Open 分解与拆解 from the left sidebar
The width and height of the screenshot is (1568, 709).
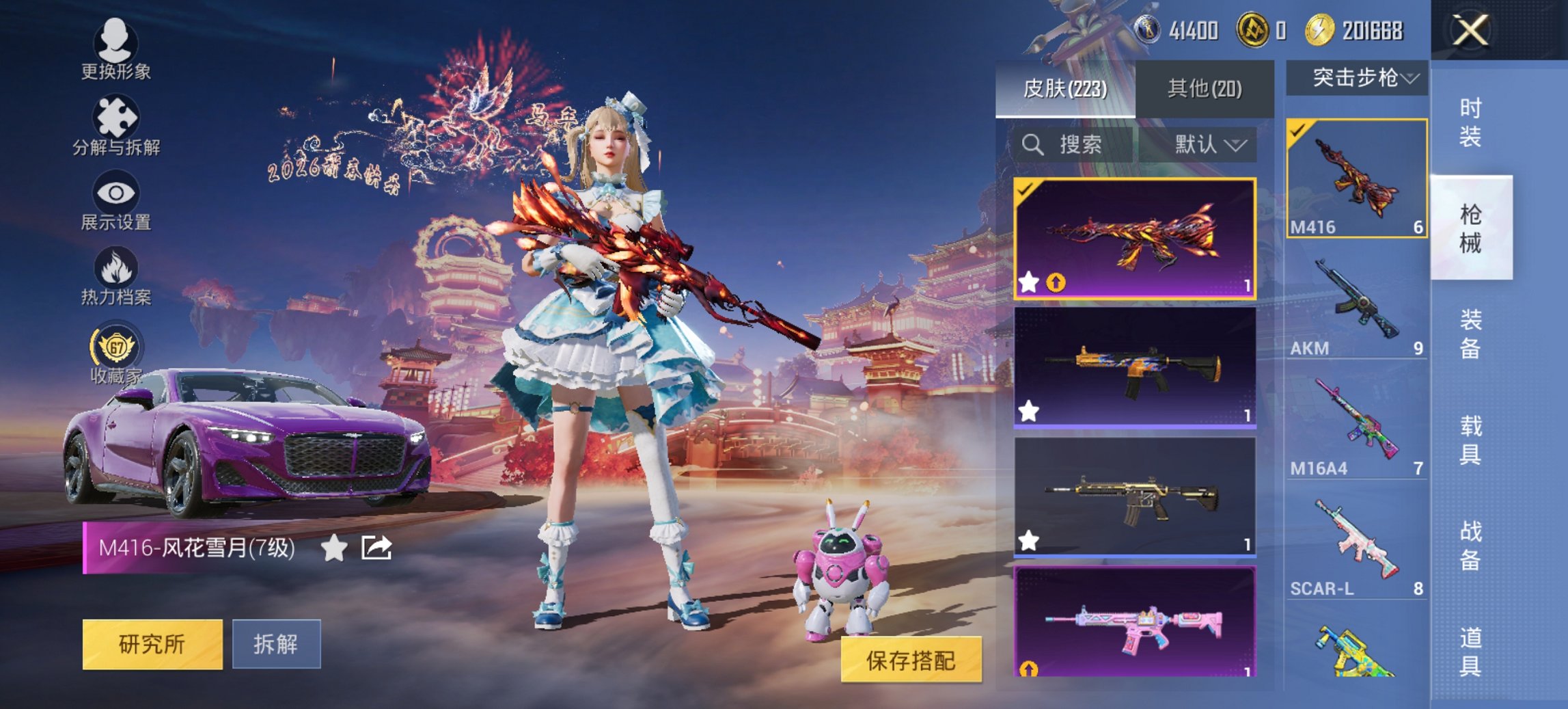point(115,116)
